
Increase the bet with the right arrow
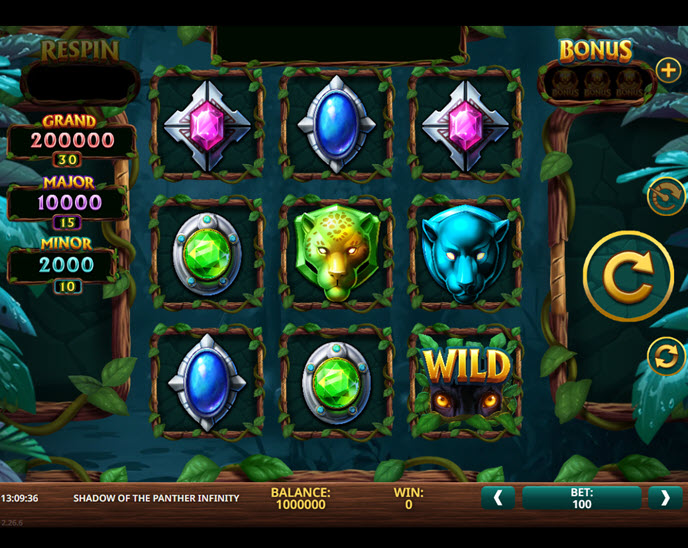(664, 498)
